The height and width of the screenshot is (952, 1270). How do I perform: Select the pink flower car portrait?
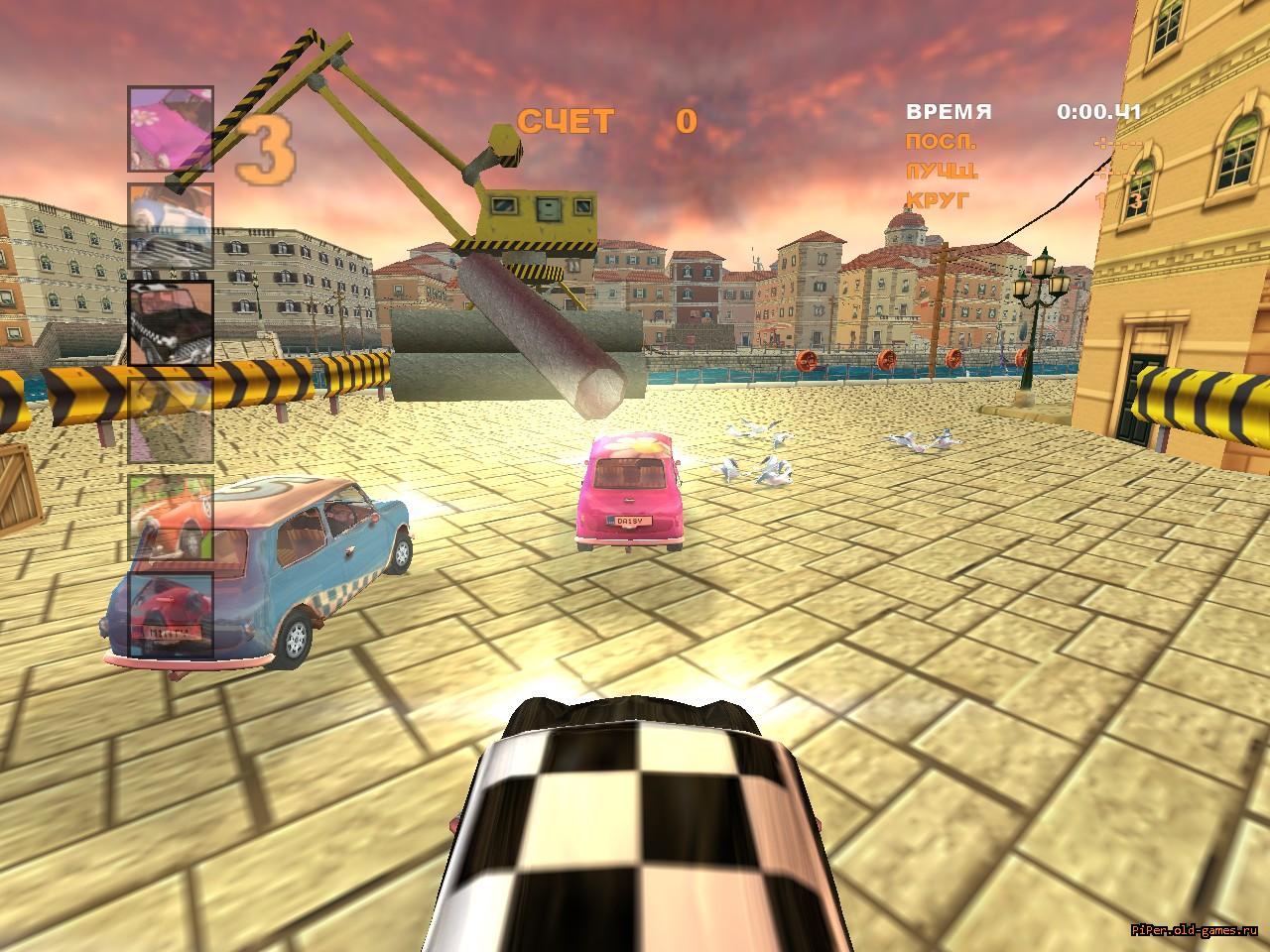(x=170, y=129)
